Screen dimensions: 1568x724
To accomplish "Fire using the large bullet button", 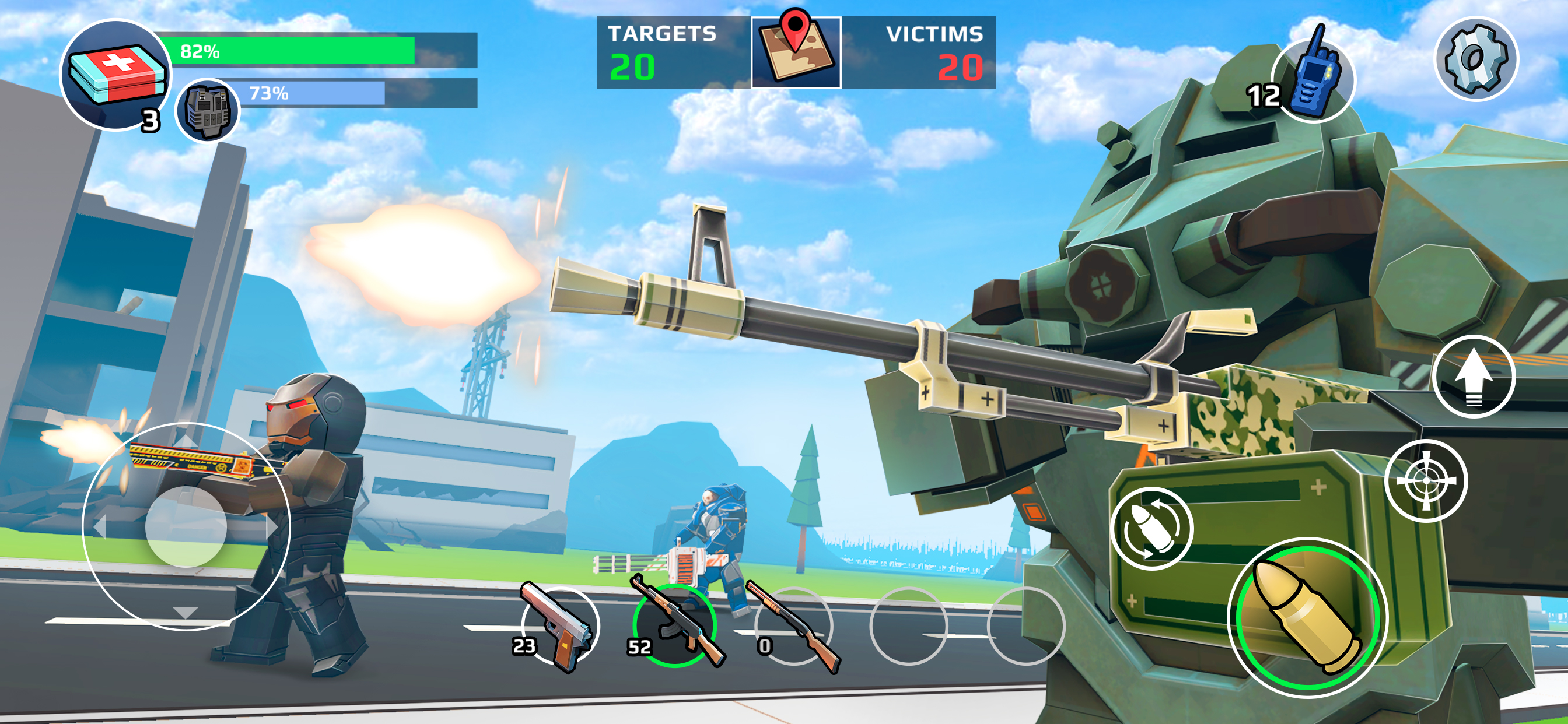I will point(1306,617).
